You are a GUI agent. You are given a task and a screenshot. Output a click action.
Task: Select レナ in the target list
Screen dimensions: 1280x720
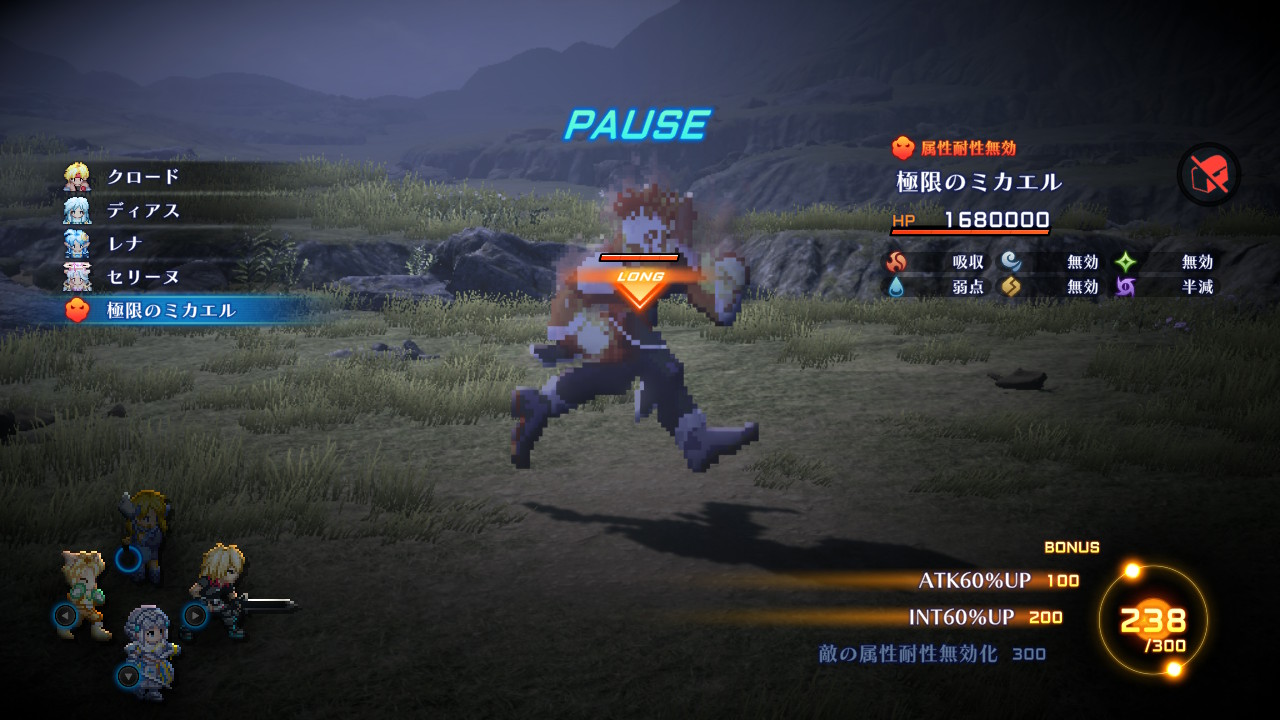click(x=125, y=244)
